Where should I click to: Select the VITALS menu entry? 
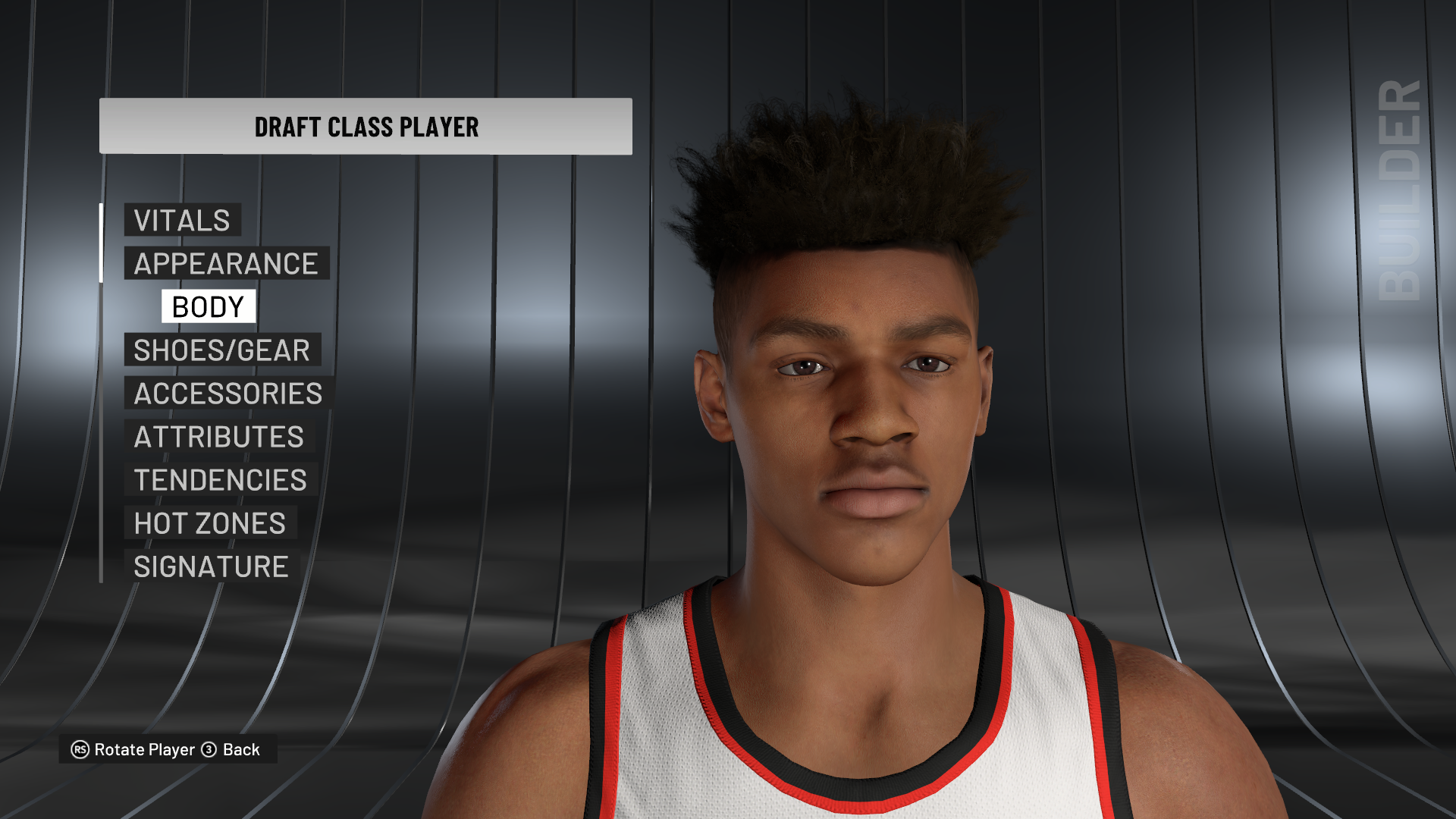(182, 221)
